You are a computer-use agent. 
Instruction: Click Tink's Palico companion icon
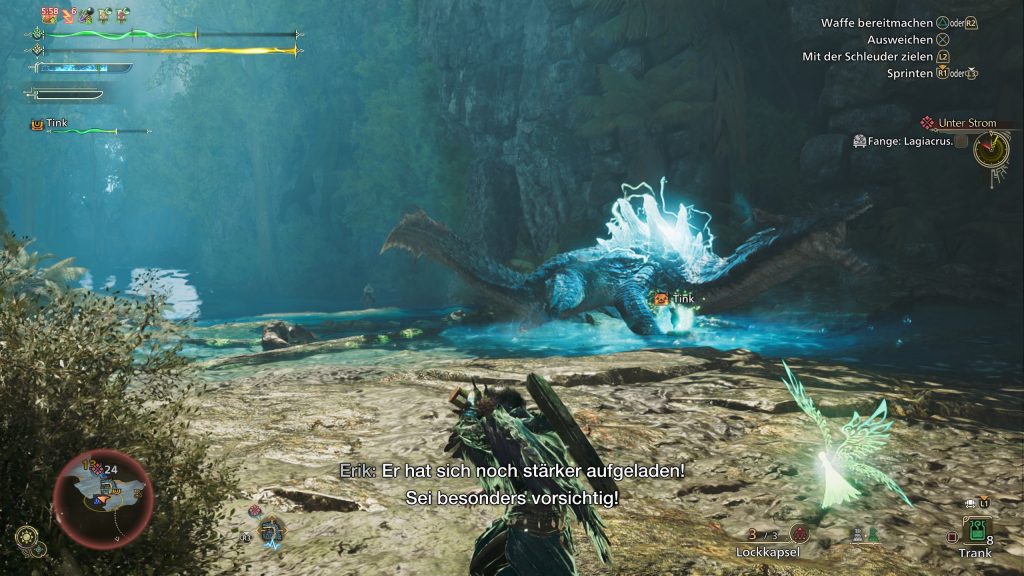tap(37, 124)
